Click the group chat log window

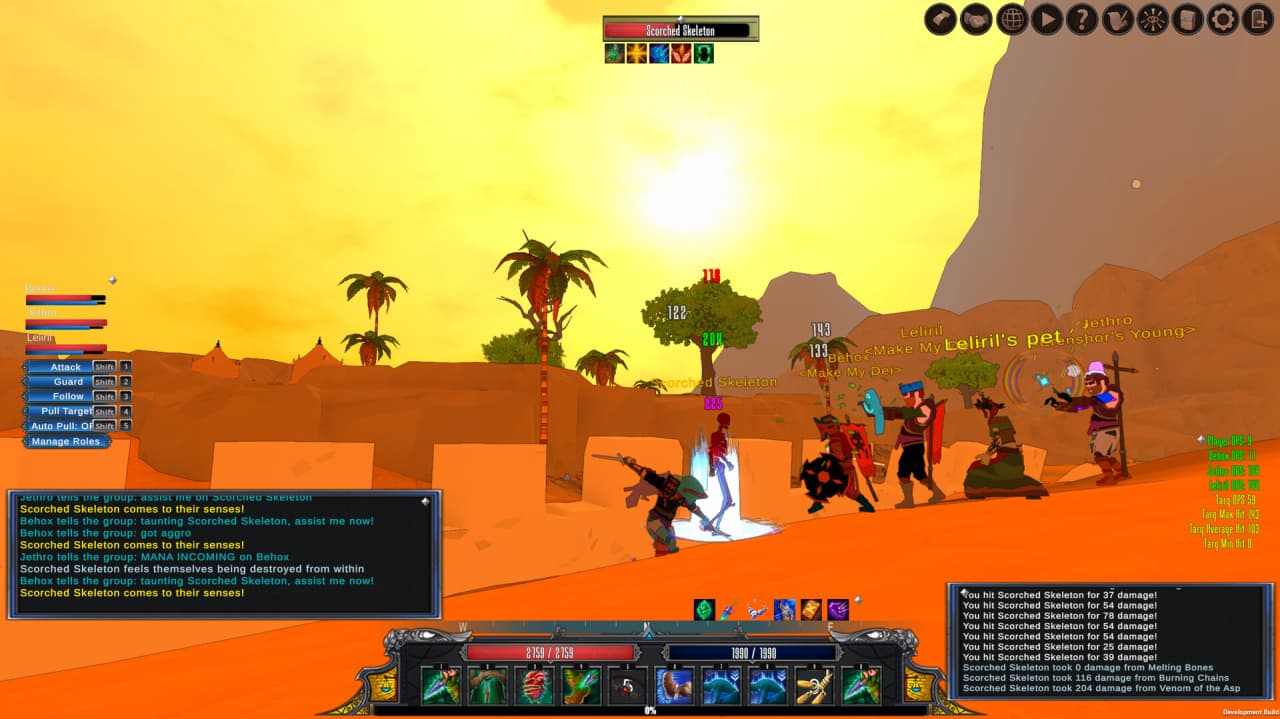(224, 553)
